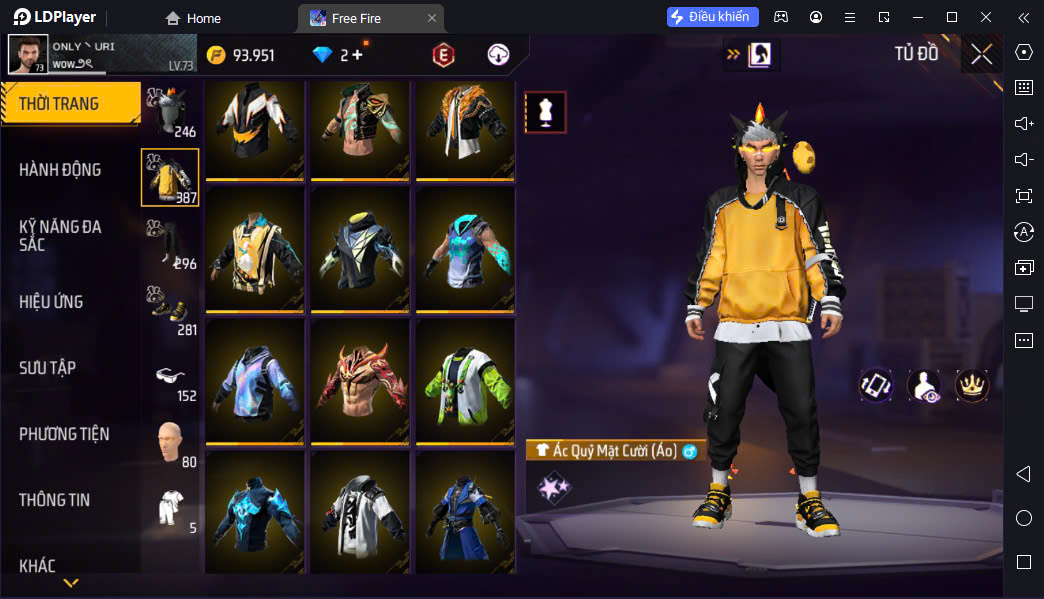Close the wardrobe with the X button
Screen dimensions: 1044x599
[982, 54]
